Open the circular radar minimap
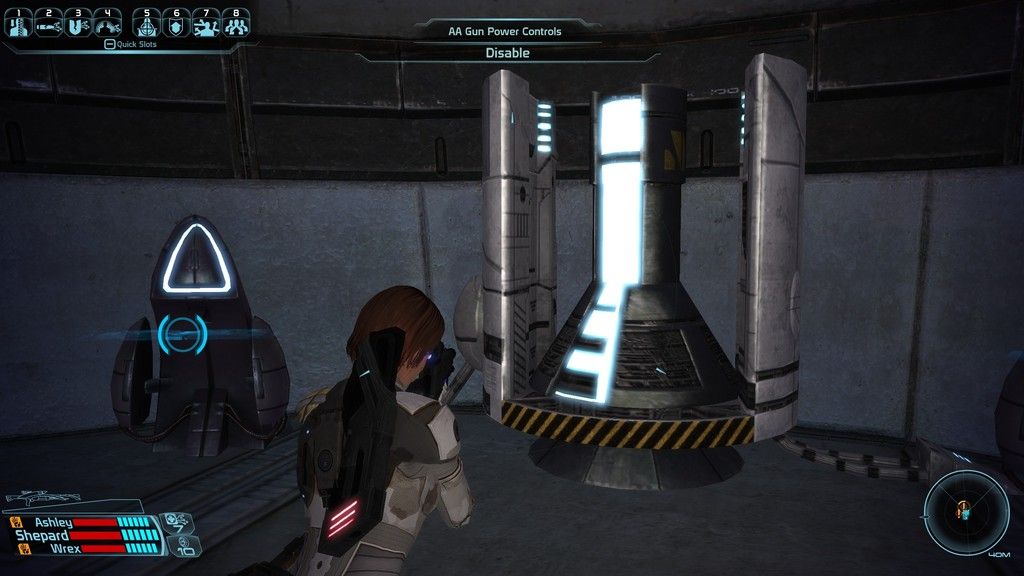Viewport: 1024px width, 576px height. [965, 511]
